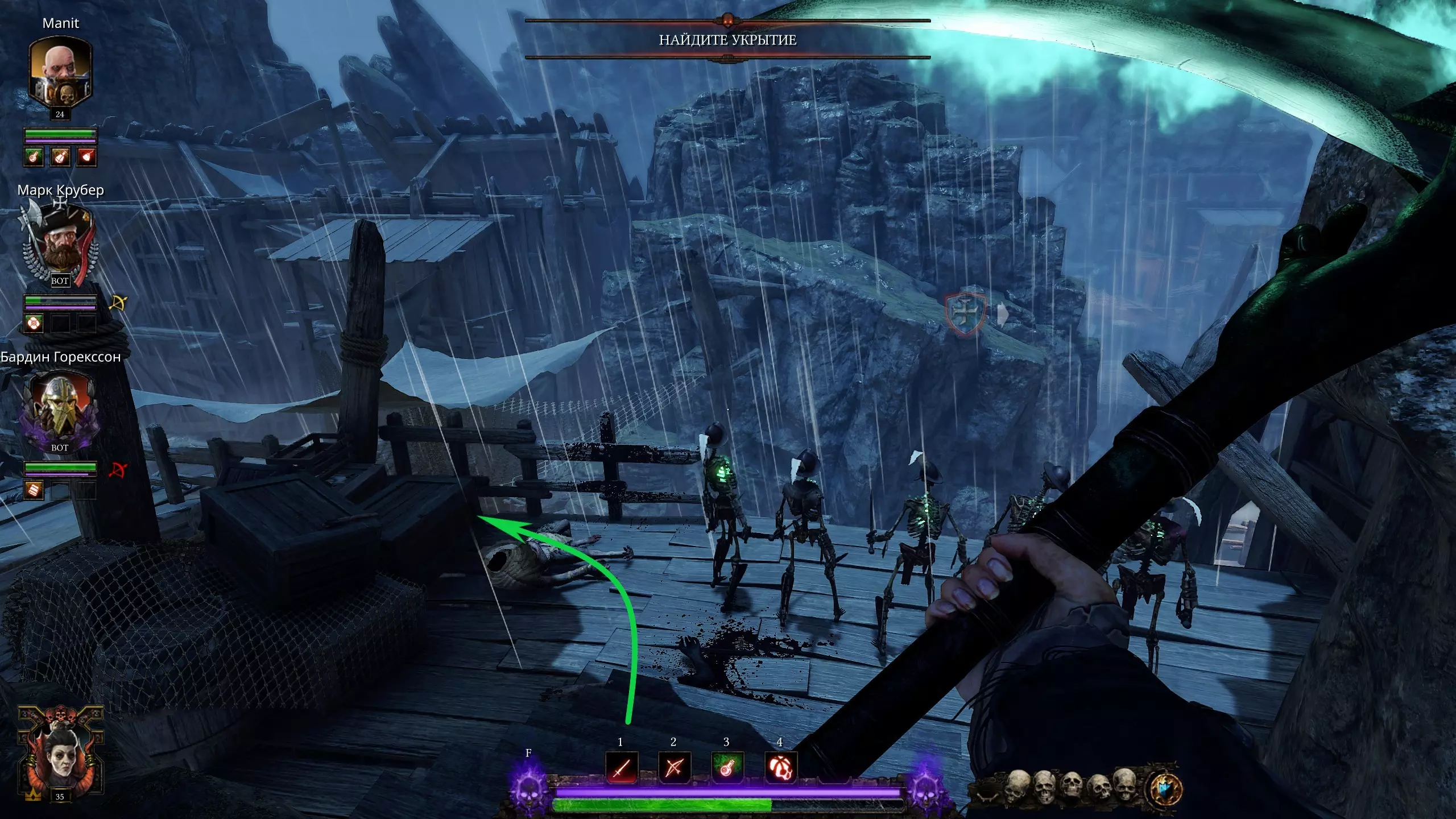Activate the purple skull career ability
Screen dimensions: 1456x819
529,788
